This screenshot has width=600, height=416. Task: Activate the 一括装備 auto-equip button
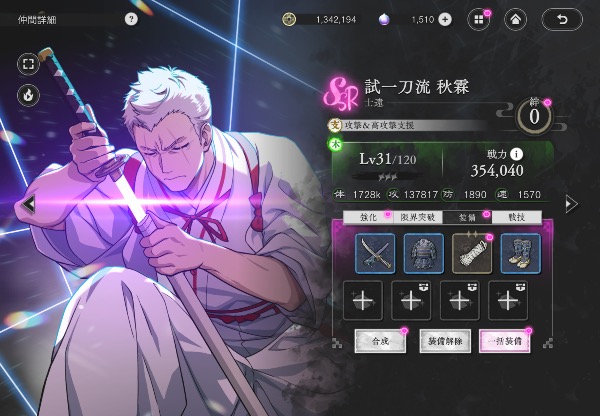click(x=504, y=341)
